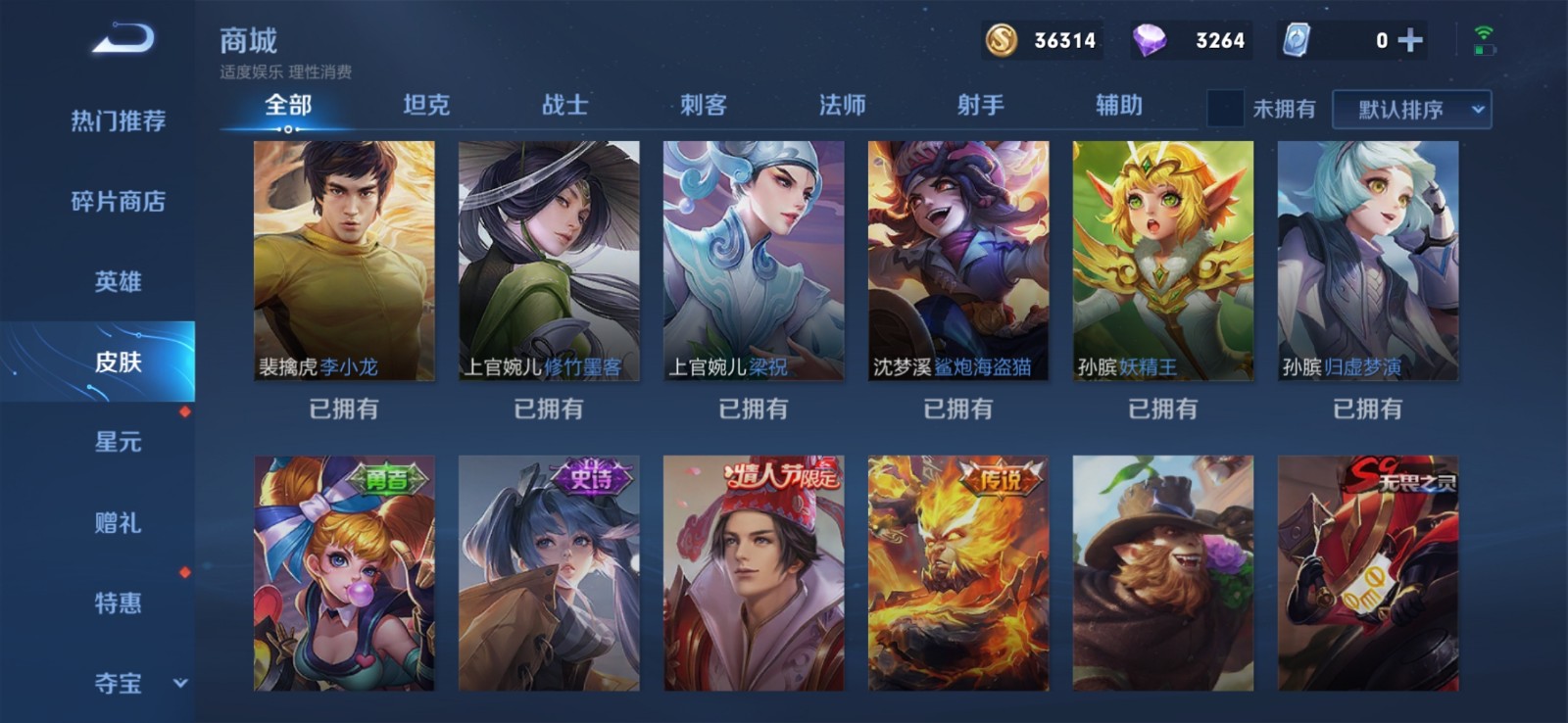1568x723 pixels.
Task: Switch to the 坦克 tank tab
Action: click(428, 104)
